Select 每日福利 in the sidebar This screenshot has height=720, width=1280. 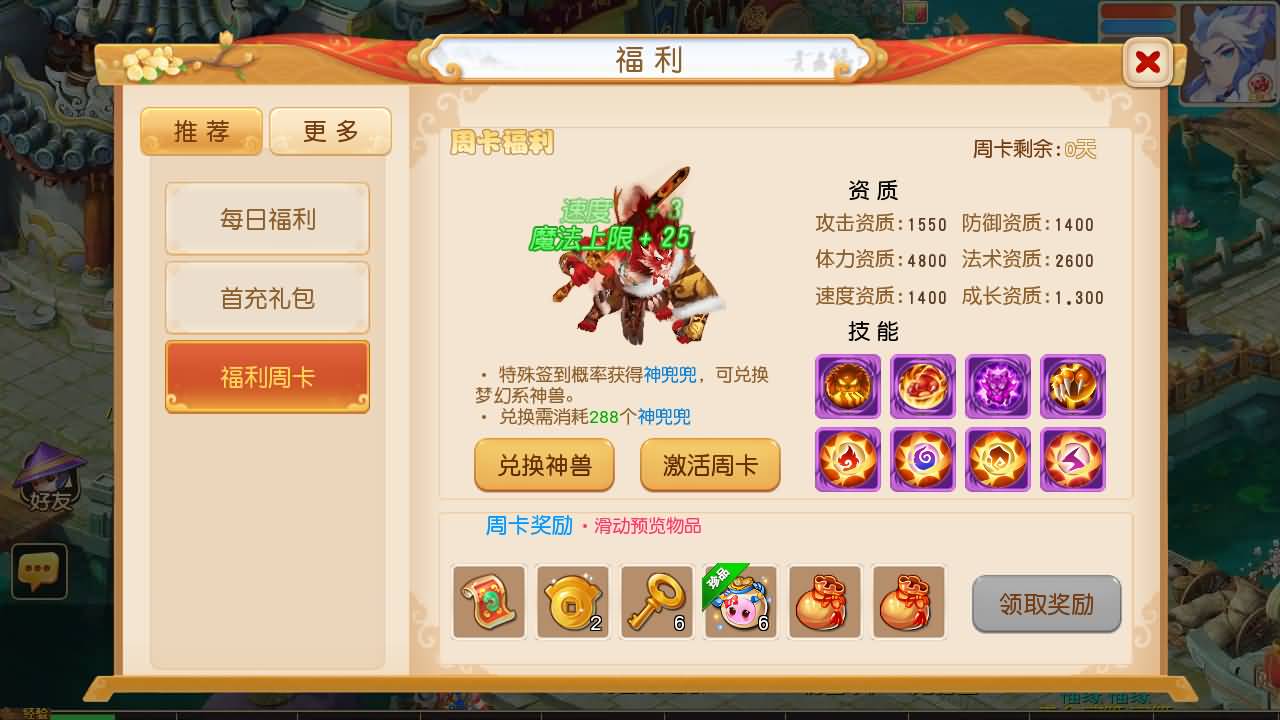(267, 218)
